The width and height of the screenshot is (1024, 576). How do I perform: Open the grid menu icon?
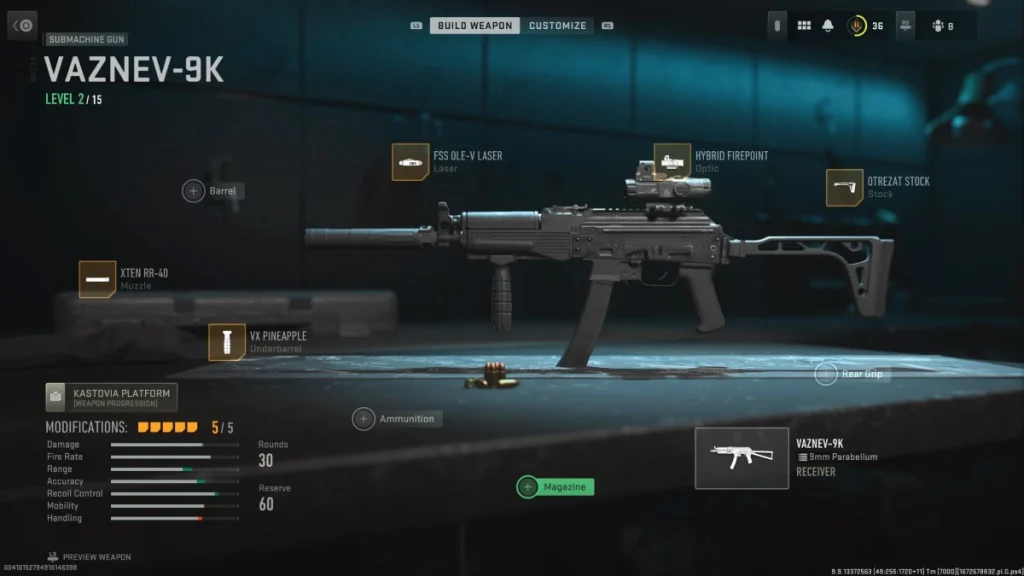(x=804, y=26)
